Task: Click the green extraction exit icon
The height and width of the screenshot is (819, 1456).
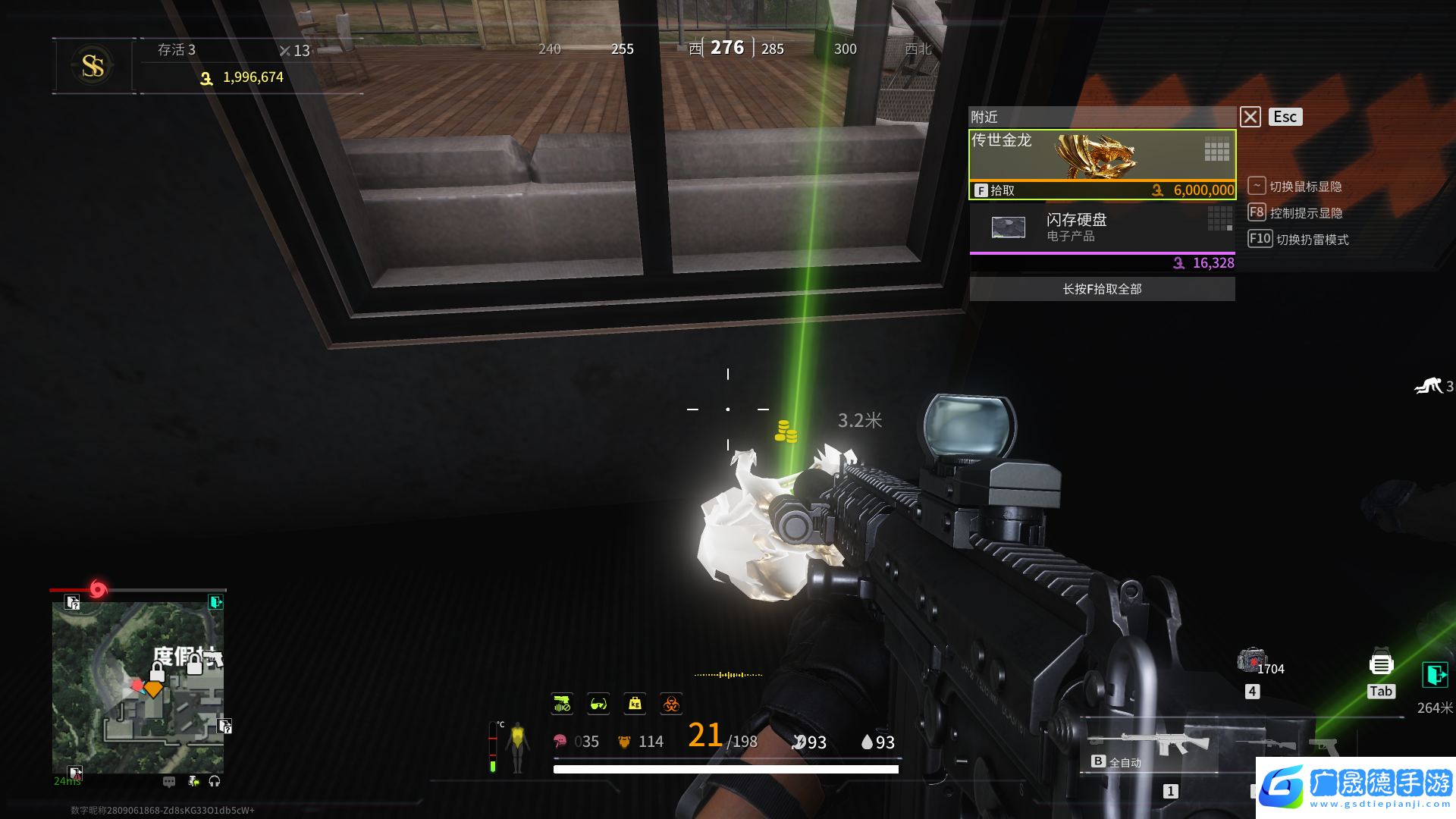Action: pyautogui.click(x=1434, y=674)
